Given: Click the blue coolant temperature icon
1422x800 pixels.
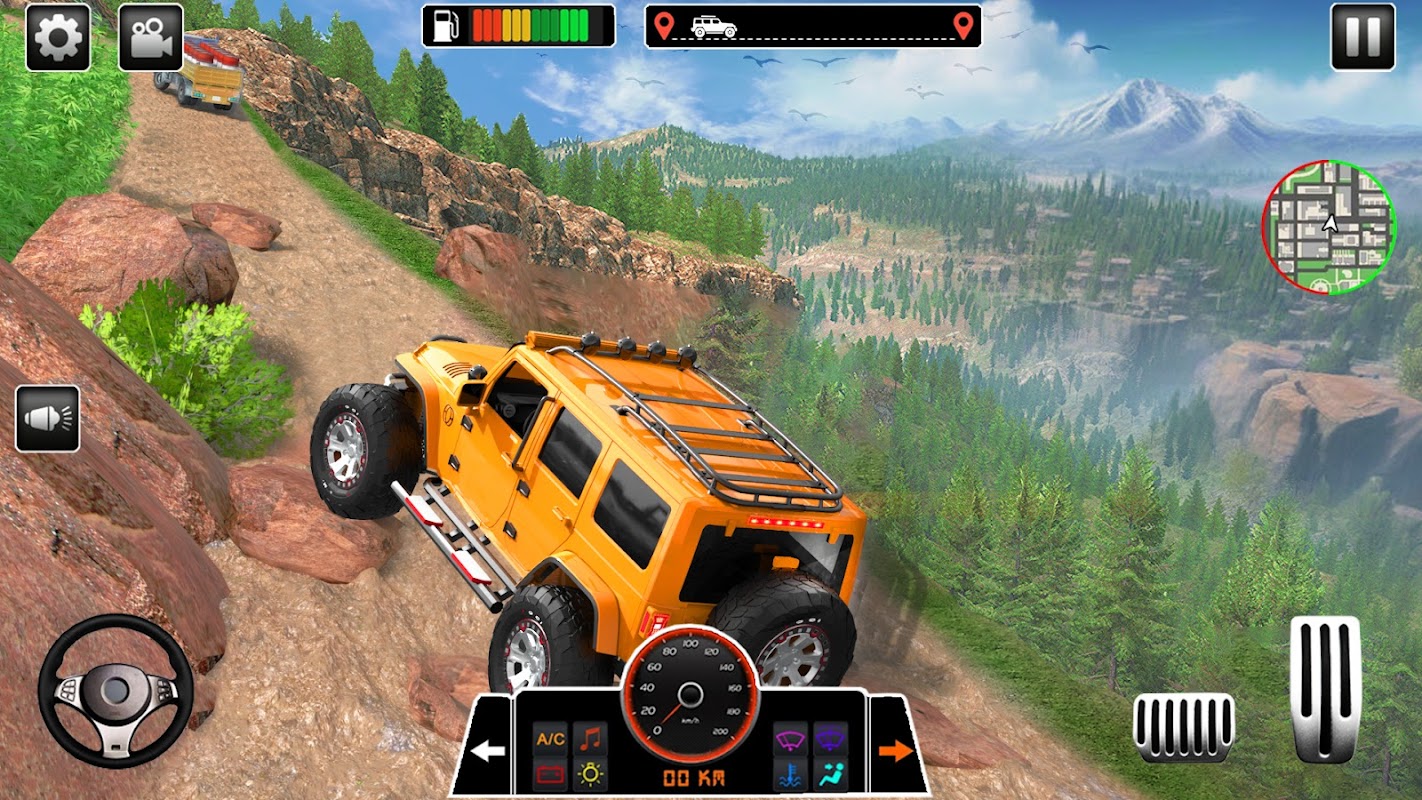Looking at the screenshot, I should point(791,774).
